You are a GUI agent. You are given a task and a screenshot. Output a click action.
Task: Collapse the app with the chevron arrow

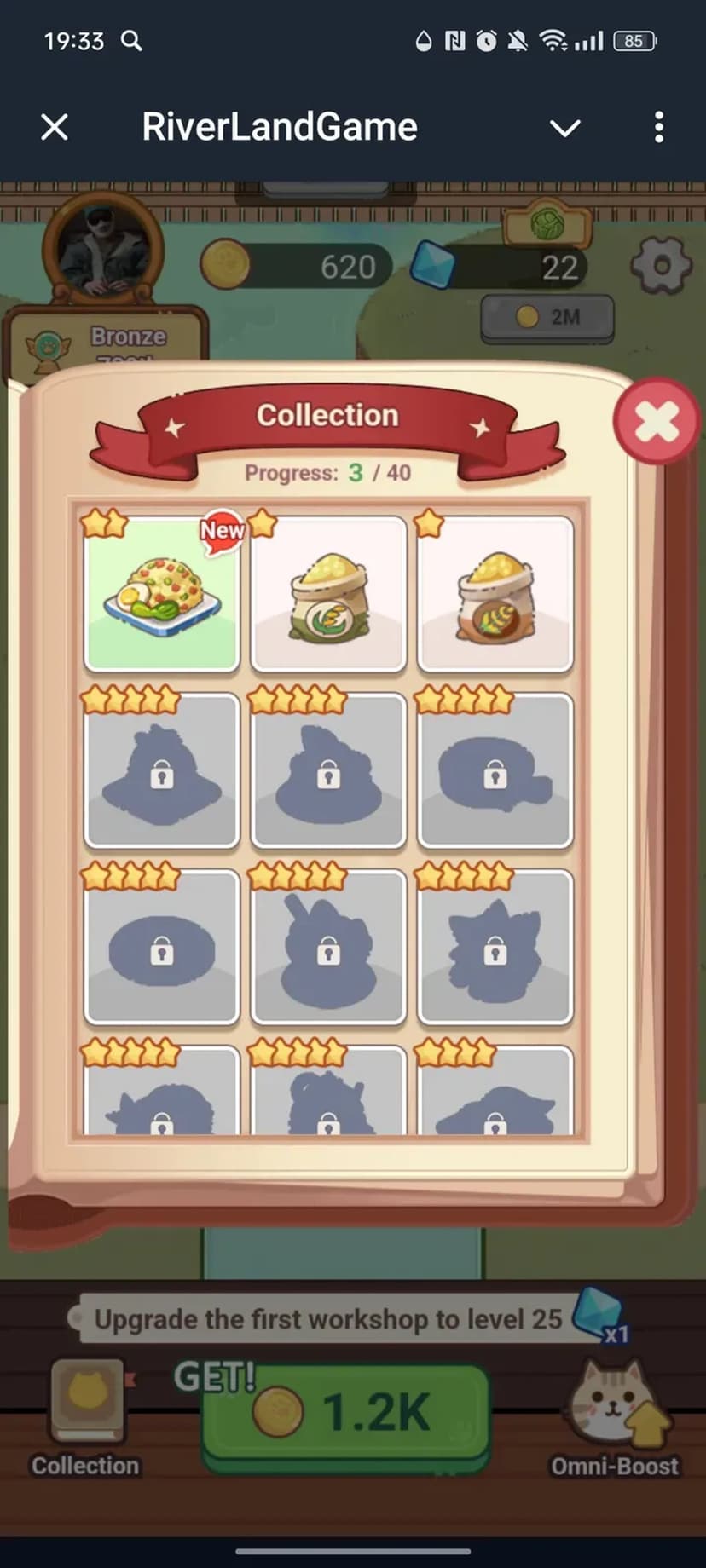564,128
